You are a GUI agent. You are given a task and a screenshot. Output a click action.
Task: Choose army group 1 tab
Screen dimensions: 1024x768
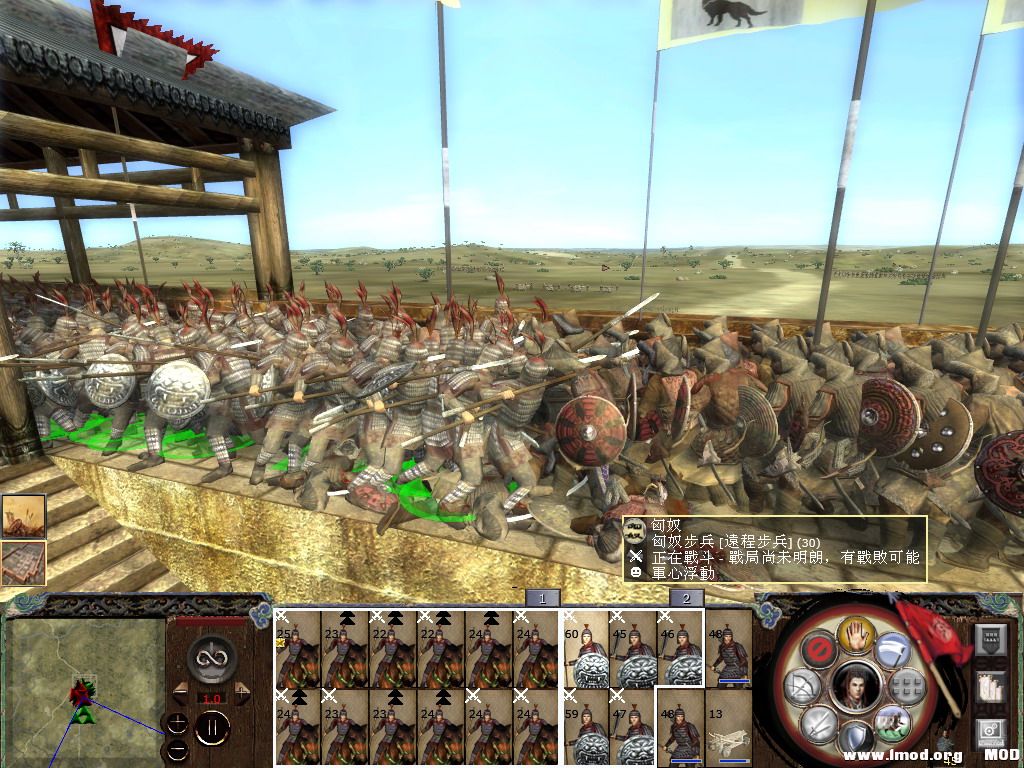[542, 598]
